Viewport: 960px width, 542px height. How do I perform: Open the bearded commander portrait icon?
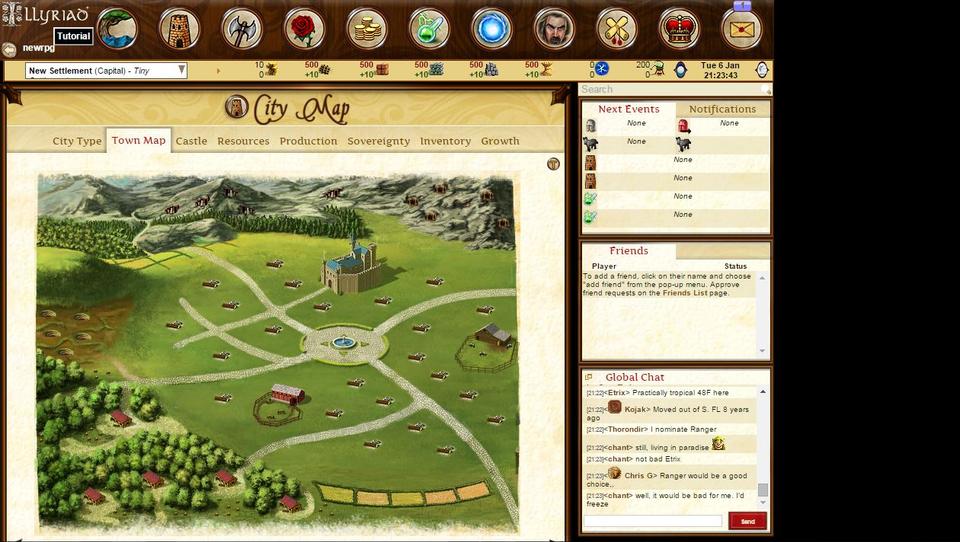[x=554, y=29]
